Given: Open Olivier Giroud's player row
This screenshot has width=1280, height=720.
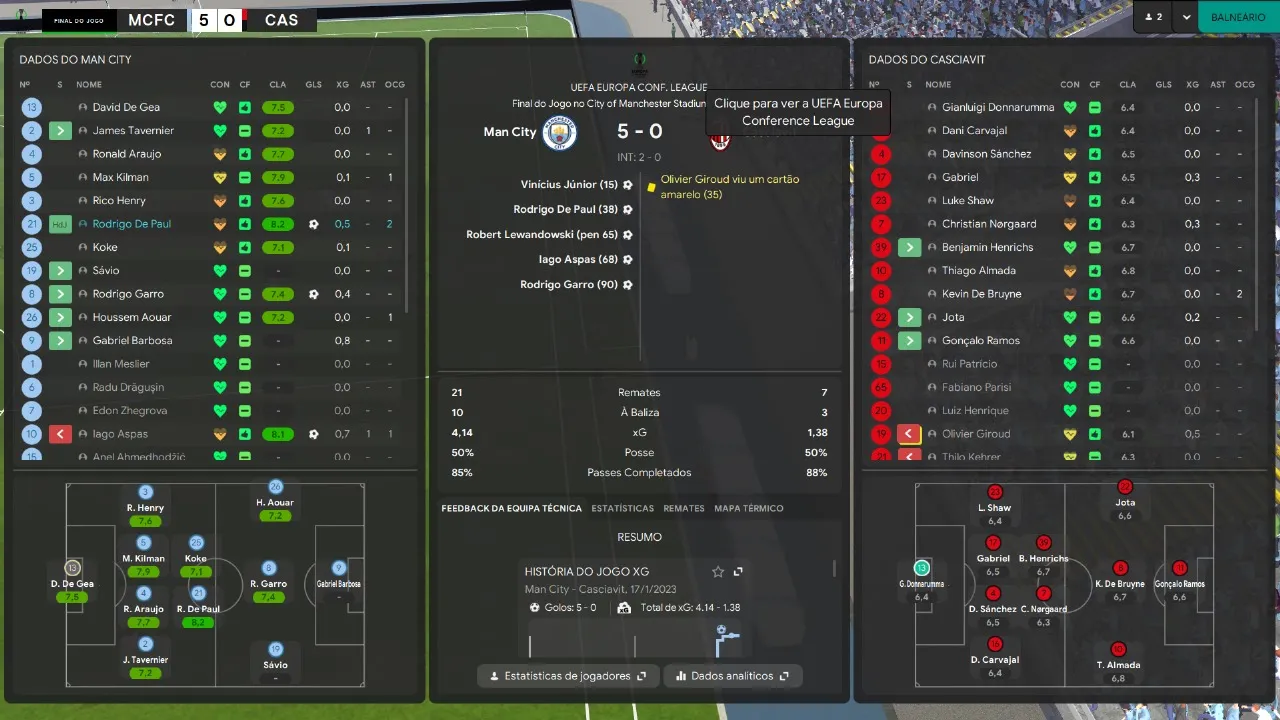Looking at the screenshot, I should click(976, 434).
